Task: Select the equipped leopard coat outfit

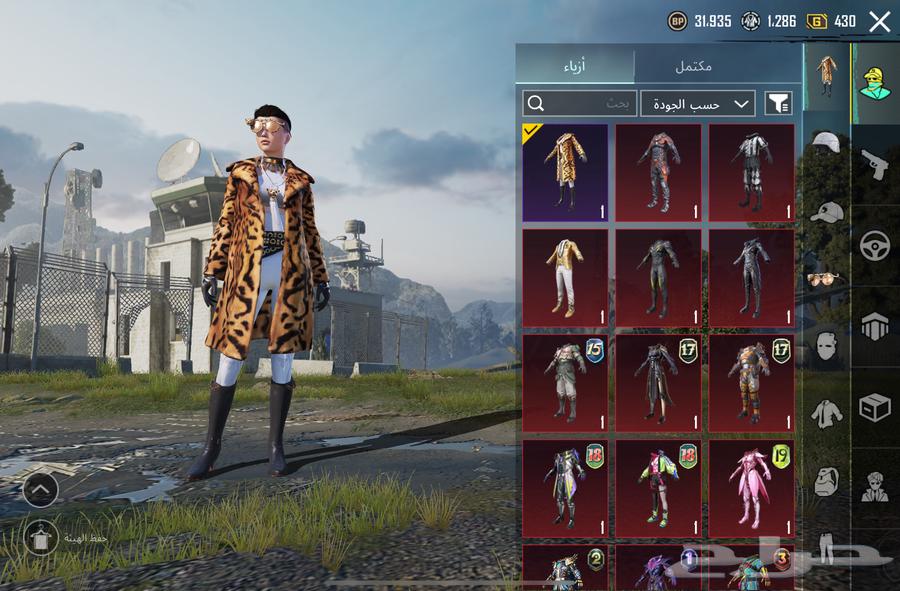Action: click(565, 172)
